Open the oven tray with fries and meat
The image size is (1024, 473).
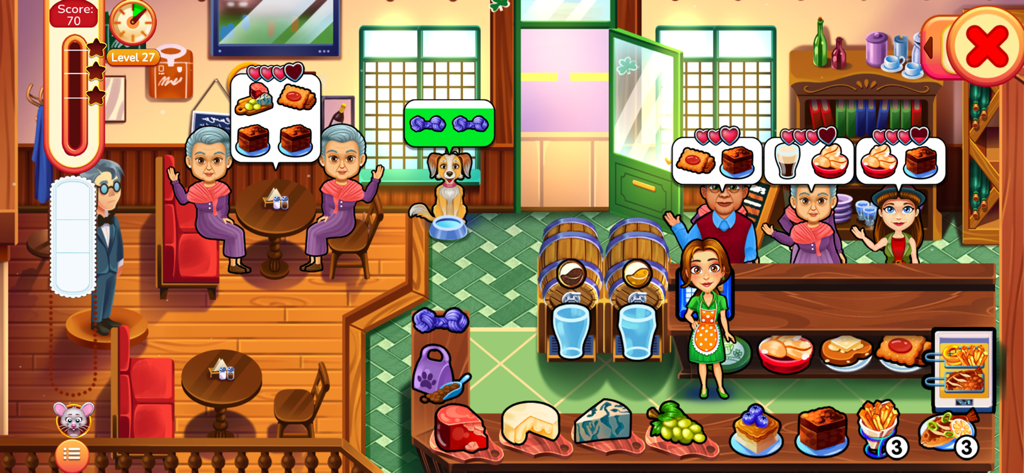(963, 368)
